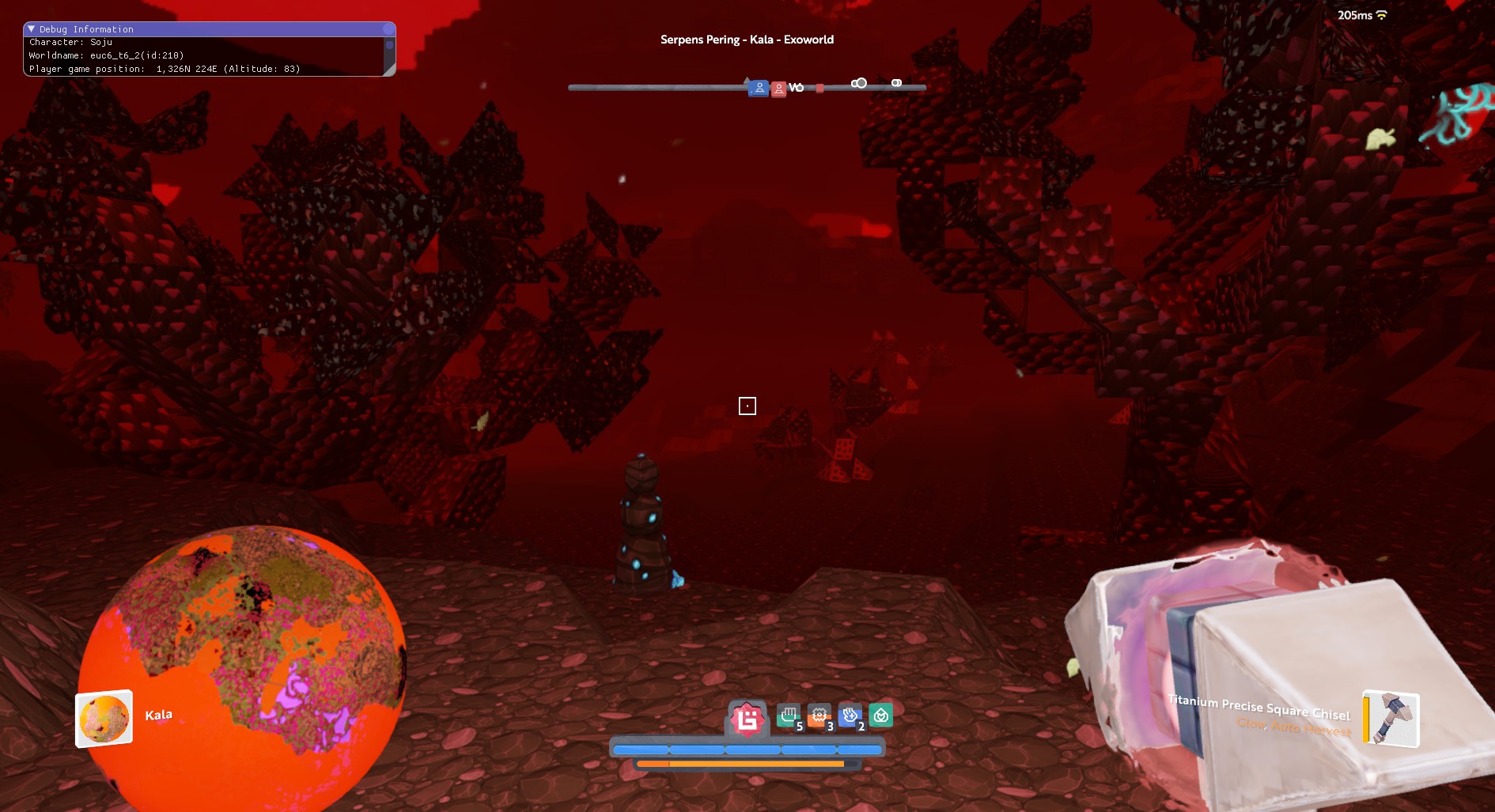Viewport: 1495px width, 812px height.
Task: Select the orange gear buff icon
Action: click(819, 716)
